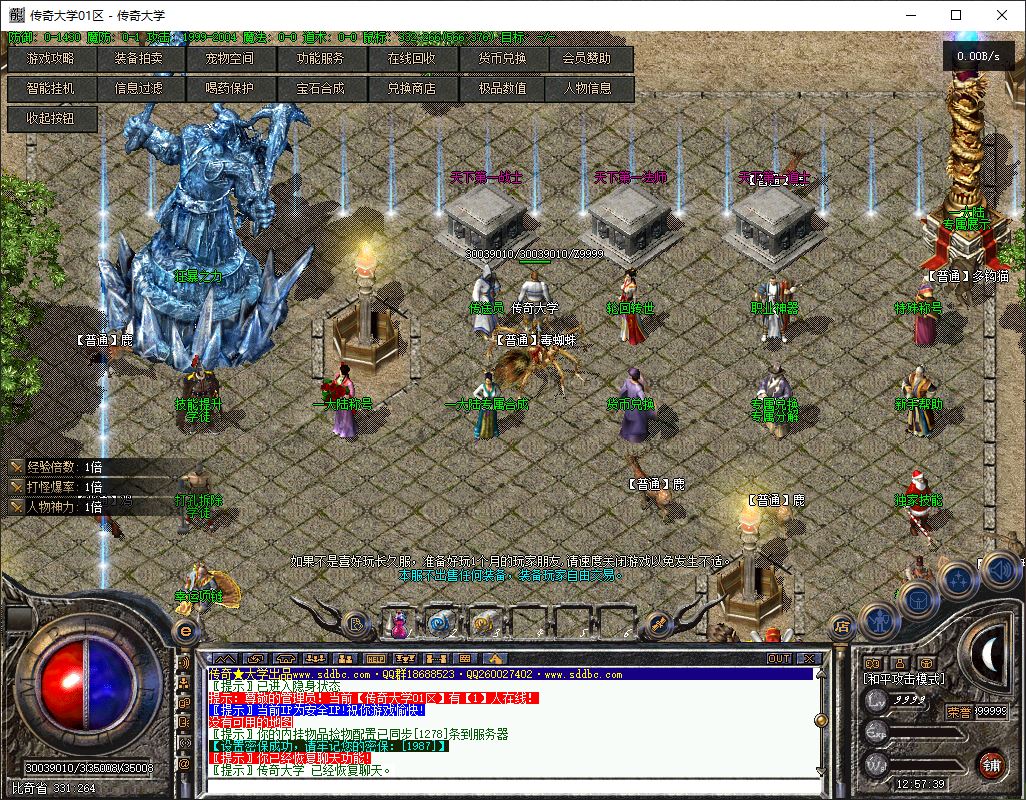Screen dimensions: 1026x800
Task: Open the 喝药保护 potion protection
Action: click(229, 88)
